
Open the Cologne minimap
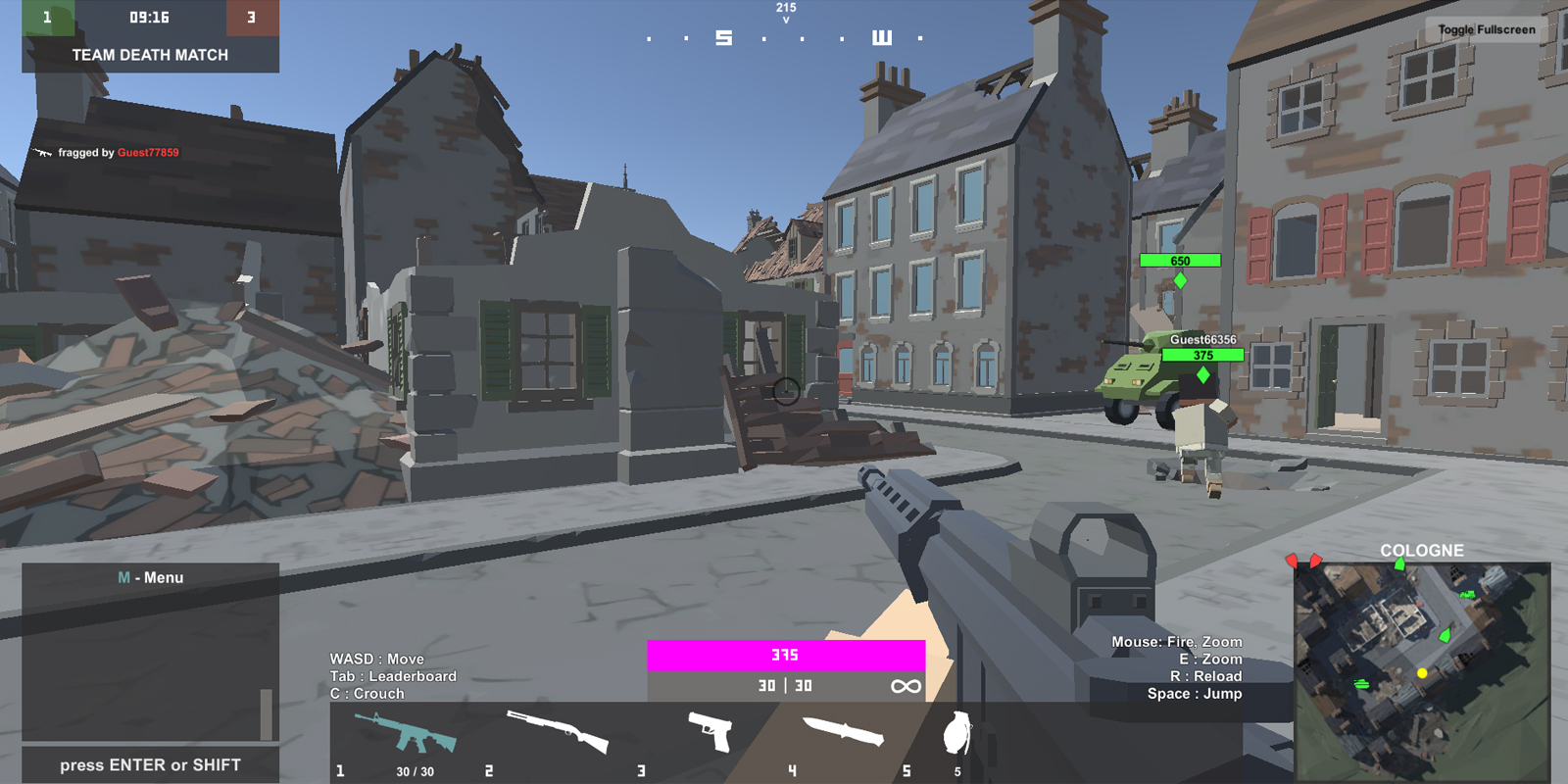[x=1421, y=671]
